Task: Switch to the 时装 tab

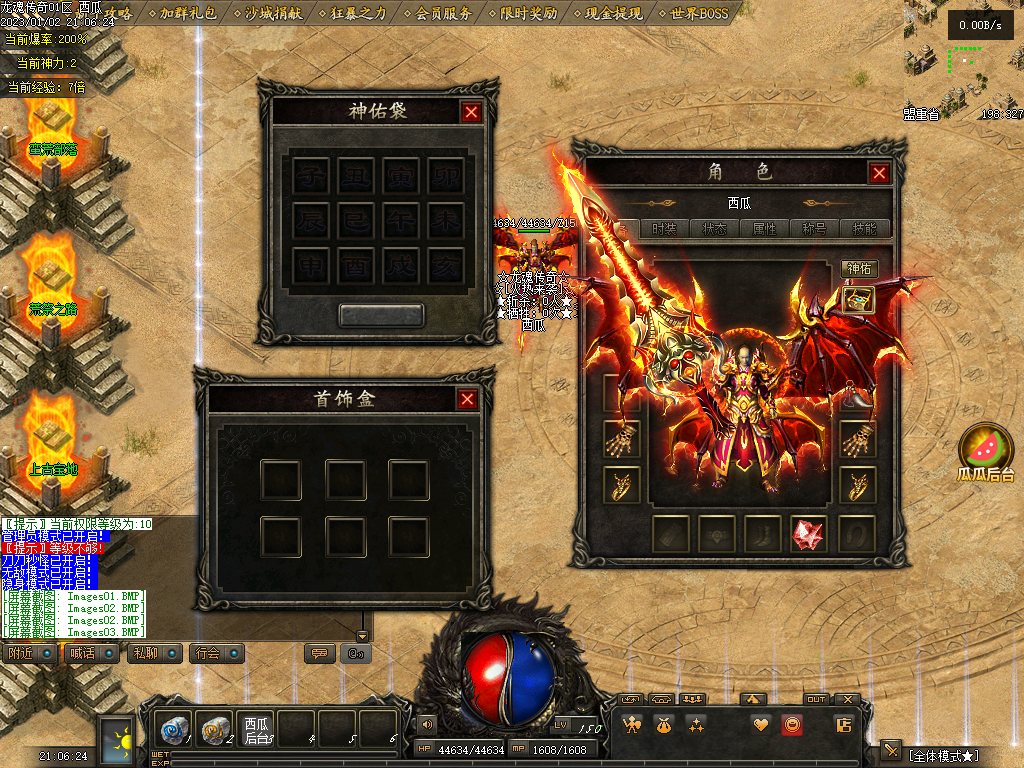Action: (x=664, y=229)
